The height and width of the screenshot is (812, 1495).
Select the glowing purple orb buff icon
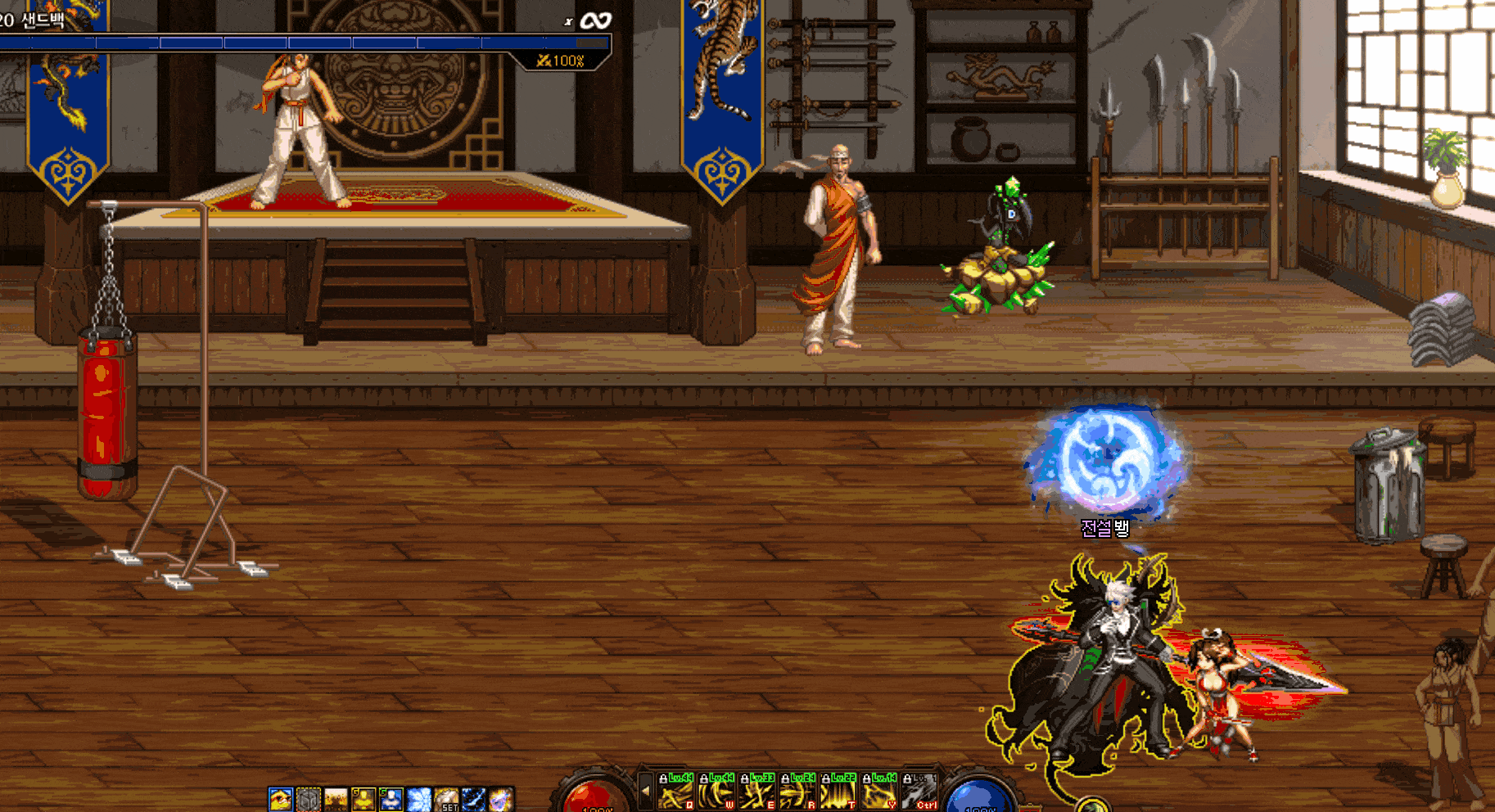click(501, 800)
